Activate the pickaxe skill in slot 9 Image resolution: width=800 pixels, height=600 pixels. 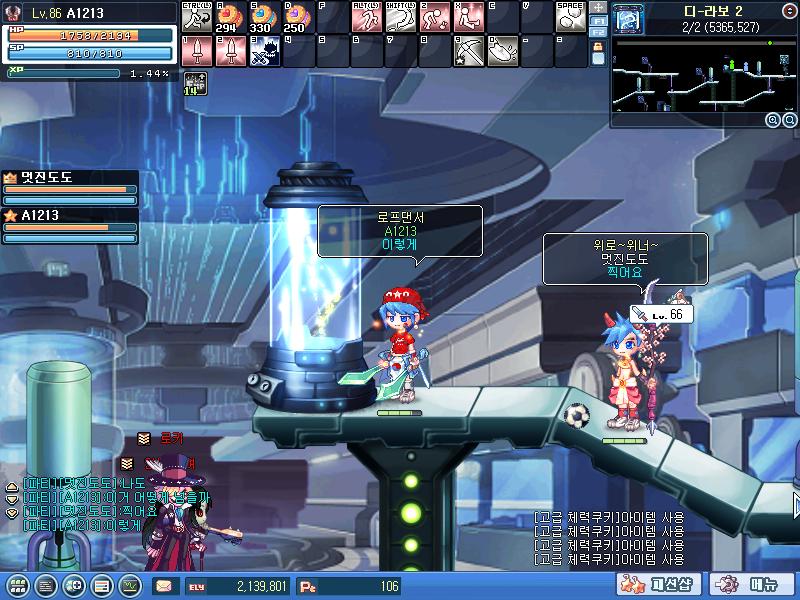467,50
